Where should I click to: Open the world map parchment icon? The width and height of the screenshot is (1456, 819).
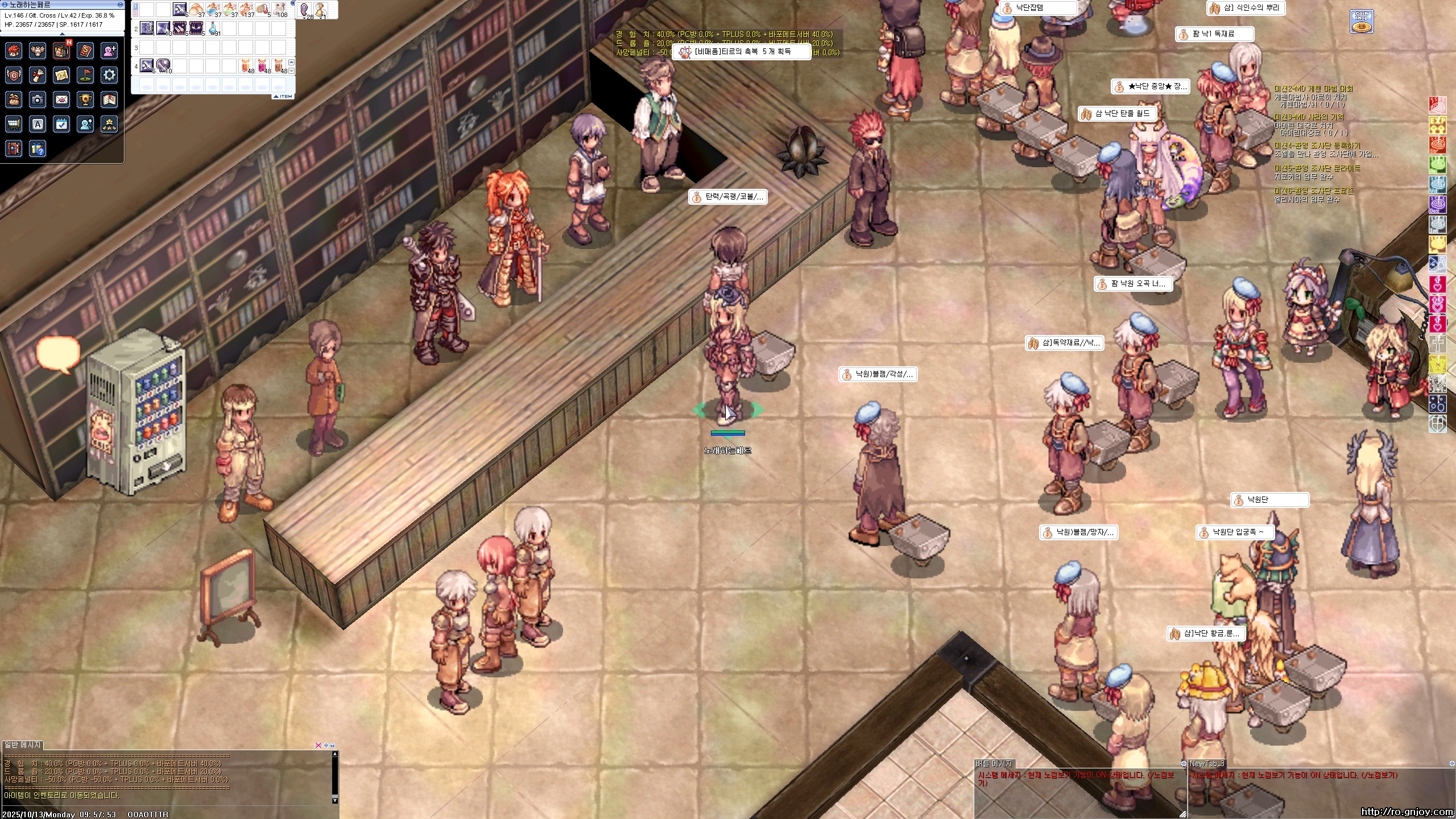[61, 75]
